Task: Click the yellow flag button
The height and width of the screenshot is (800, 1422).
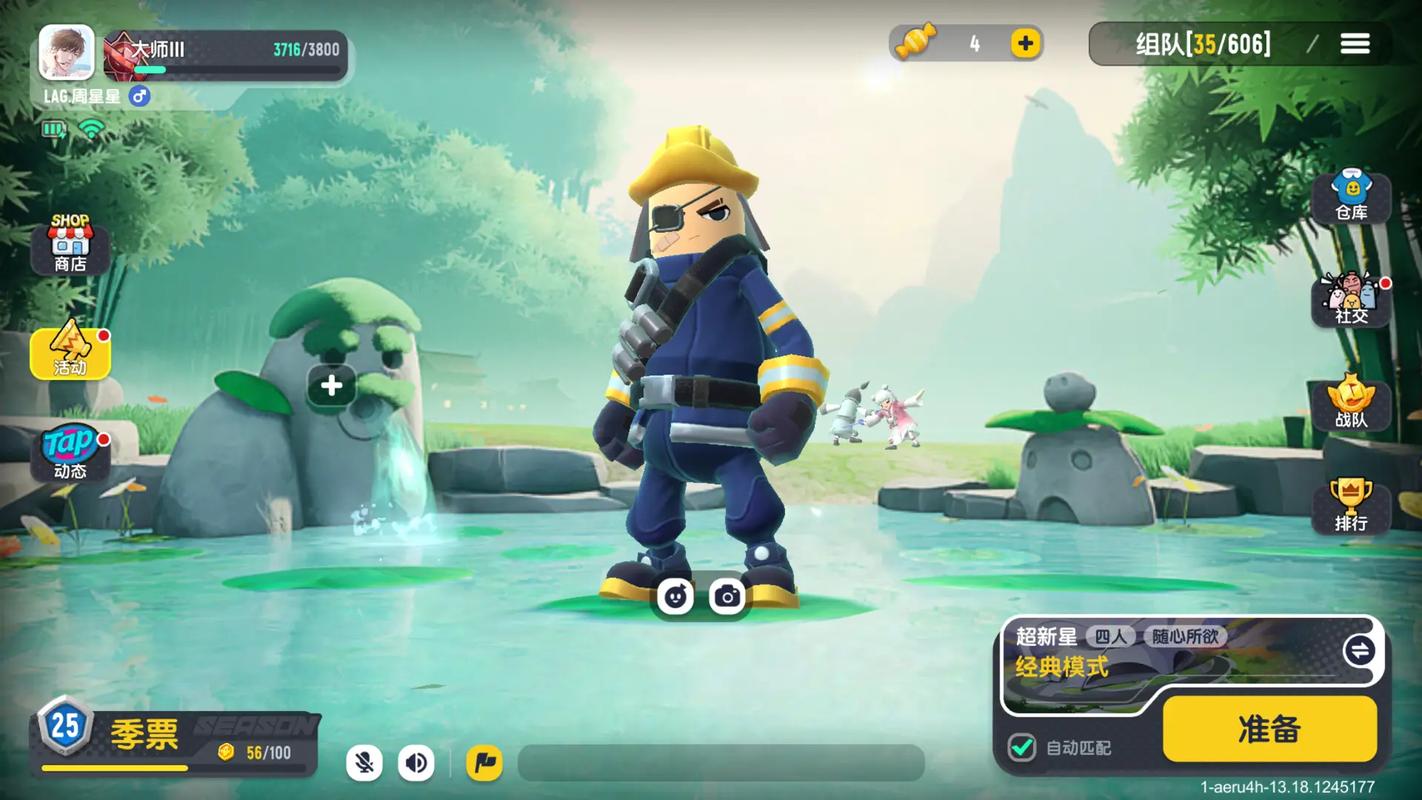Action: pos(484,763)
